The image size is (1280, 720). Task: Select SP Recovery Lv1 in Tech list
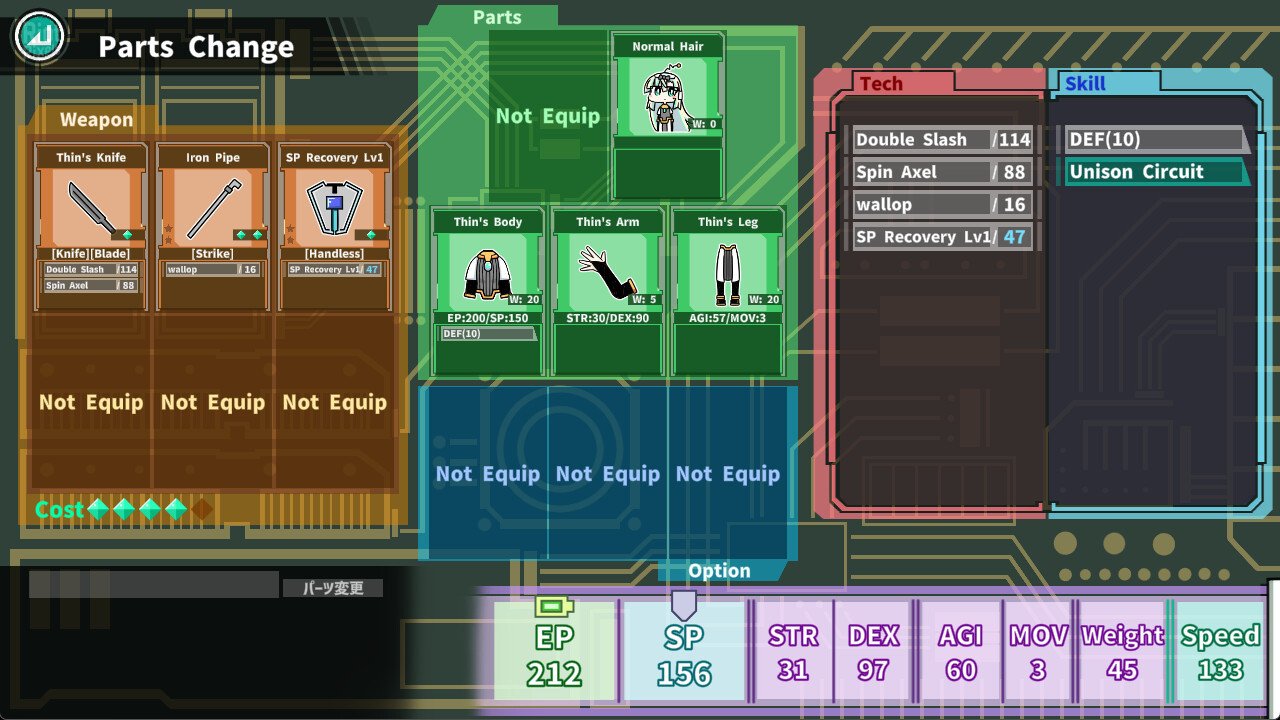[942, 237]
